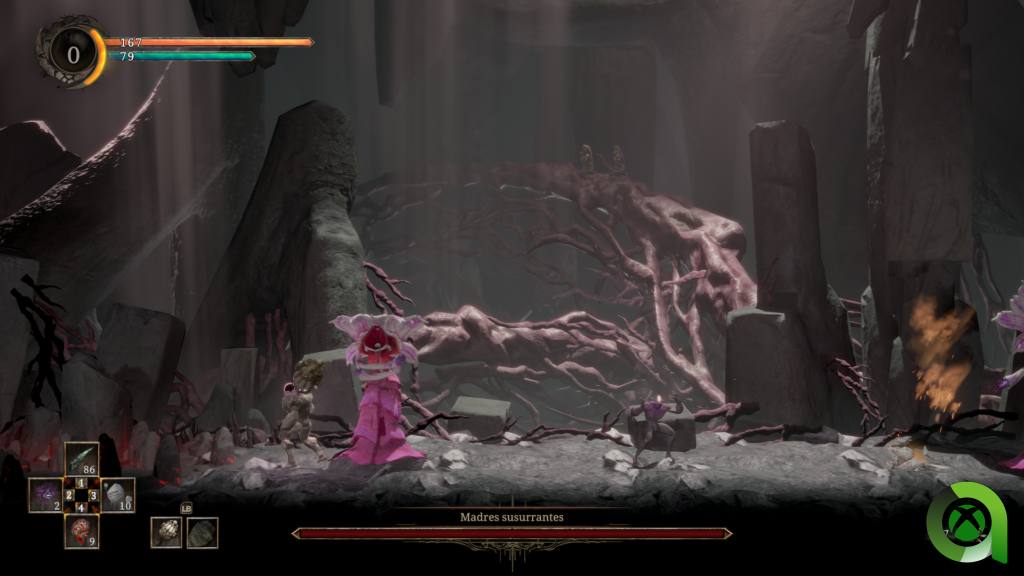Select the pale mace weapon slot
The height and width of the screenshot is (576, 1024).
166,532
